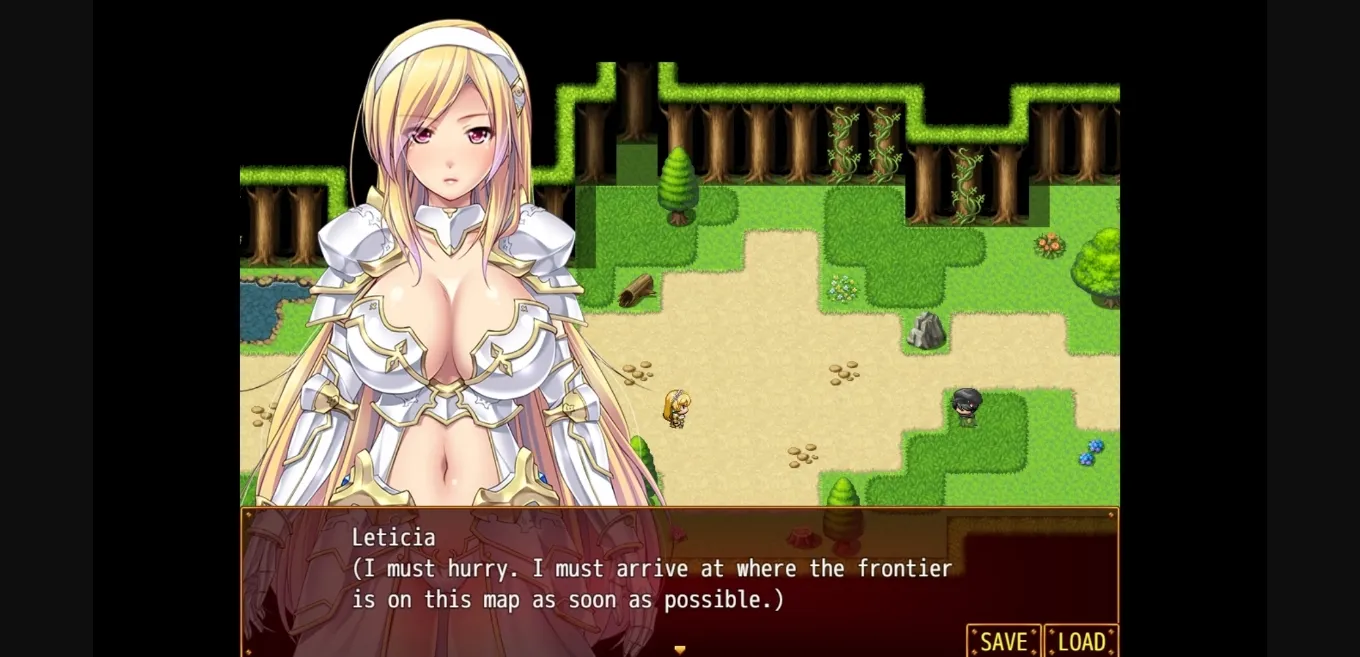The height and width of the screenshot is (657, 1360).
Task: Open the LOAD game menu
Action: (x=1081, y=641)
